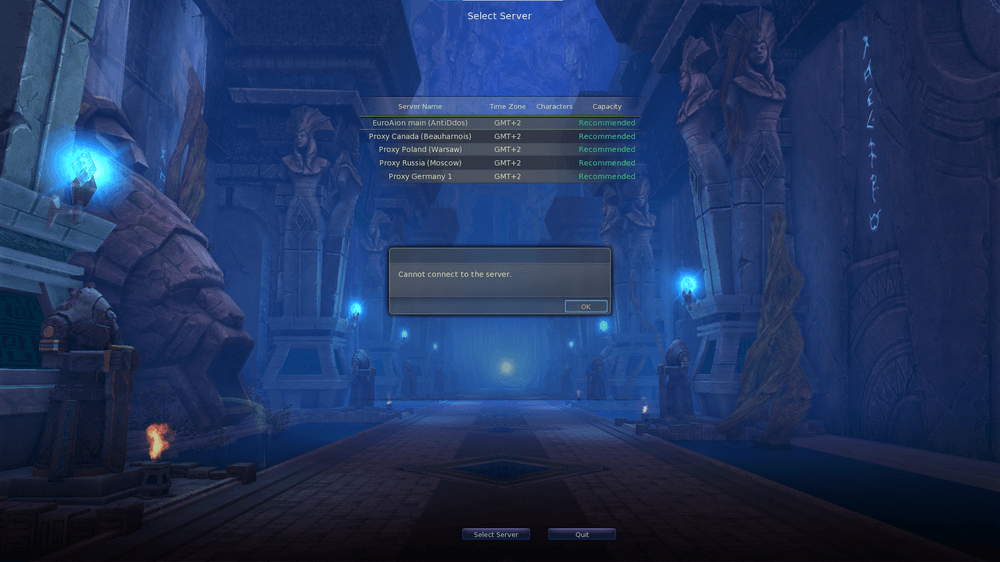Choose the Proxy Germany 1 server
The height and width of the screenshot is (562, 1000).
point(420,177)
